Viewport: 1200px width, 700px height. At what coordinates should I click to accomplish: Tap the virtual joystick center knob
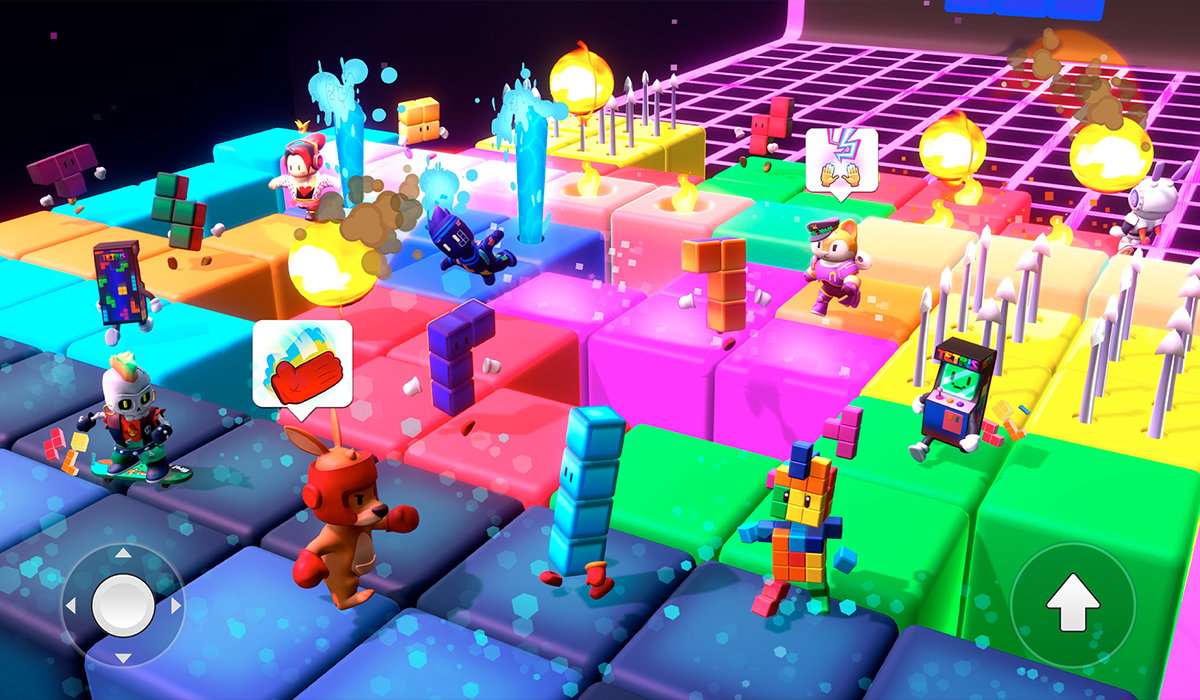pyautogui.click(x=123, y=605)
